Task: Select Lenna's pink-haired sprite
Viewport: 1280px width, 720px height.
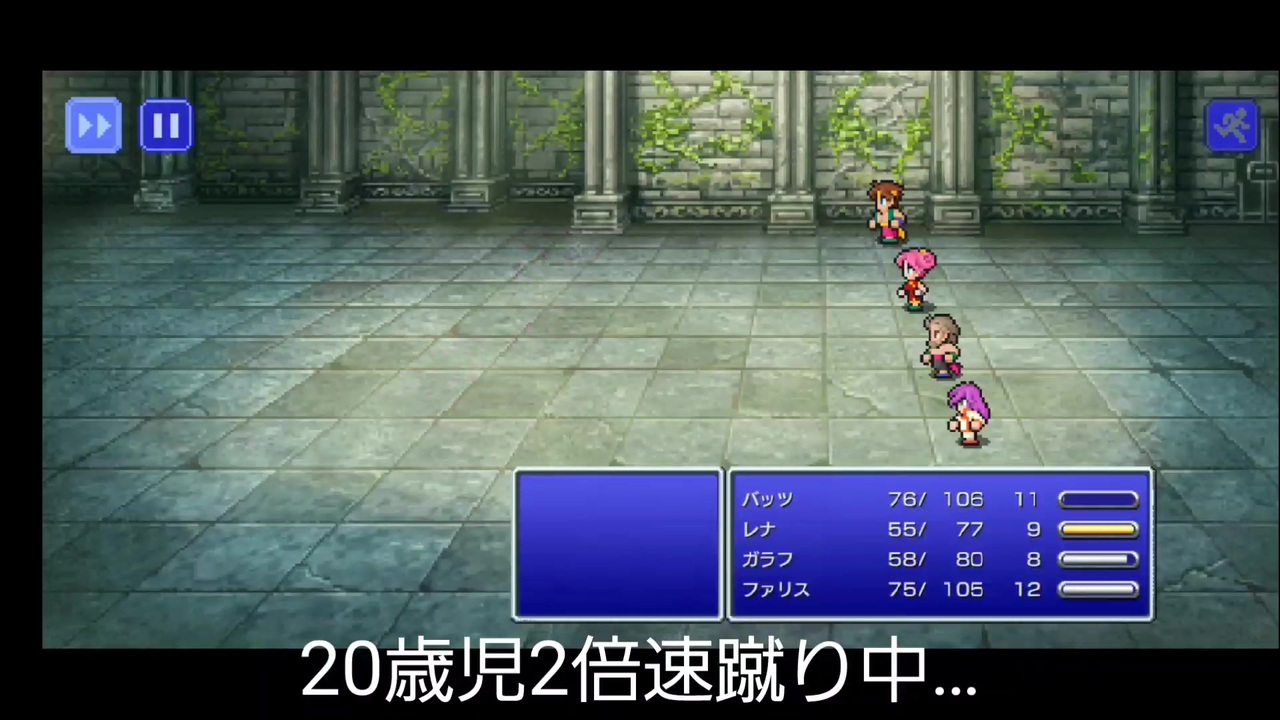Action: (915, 278)
